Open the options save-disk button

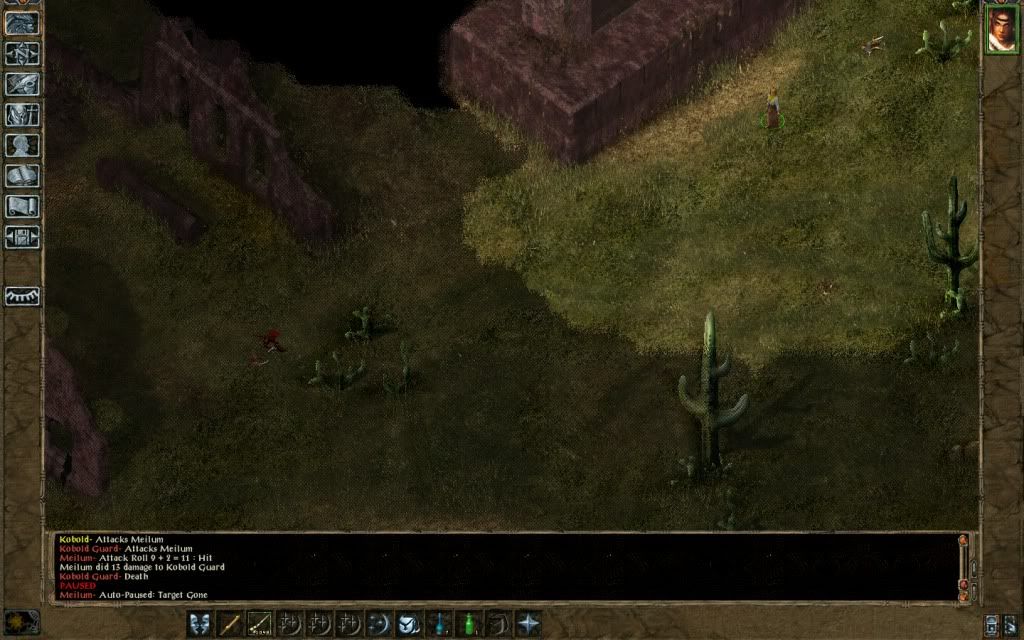21,238
